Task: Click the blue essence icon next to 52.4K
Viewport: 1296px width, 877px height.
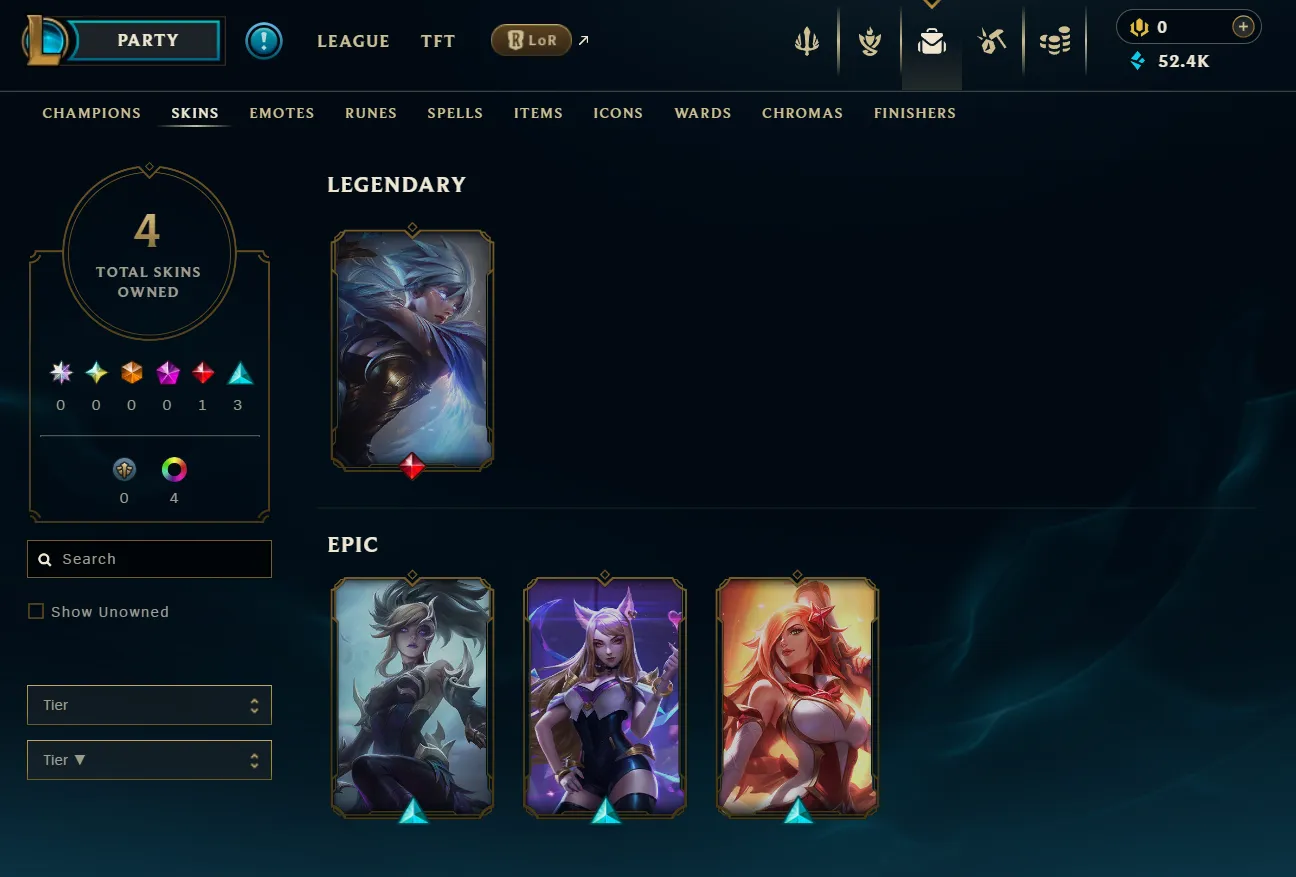Action: pos(1139,61)
